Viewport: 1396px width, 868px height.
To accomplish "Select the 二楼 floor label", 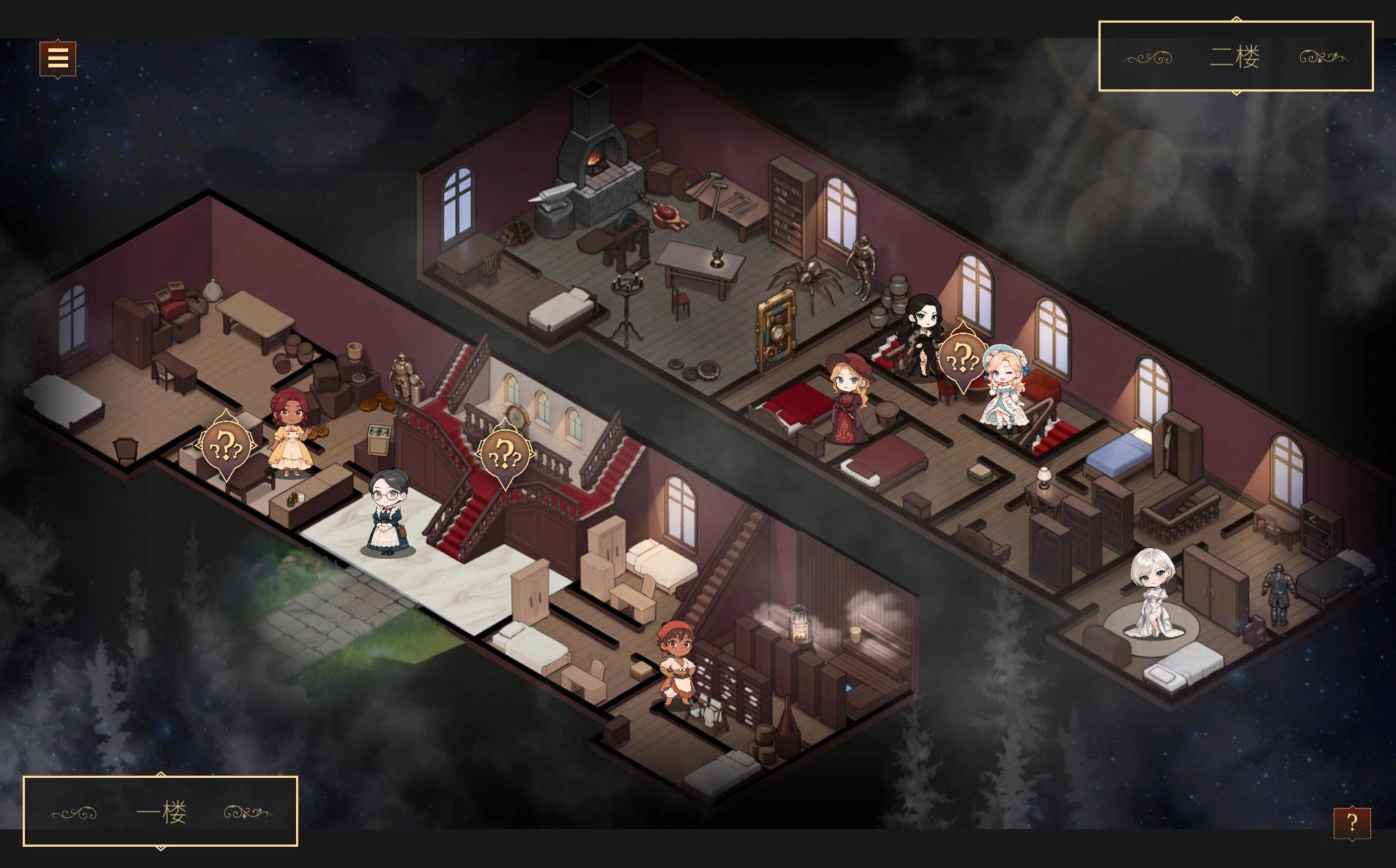I will pos(1235,56).
